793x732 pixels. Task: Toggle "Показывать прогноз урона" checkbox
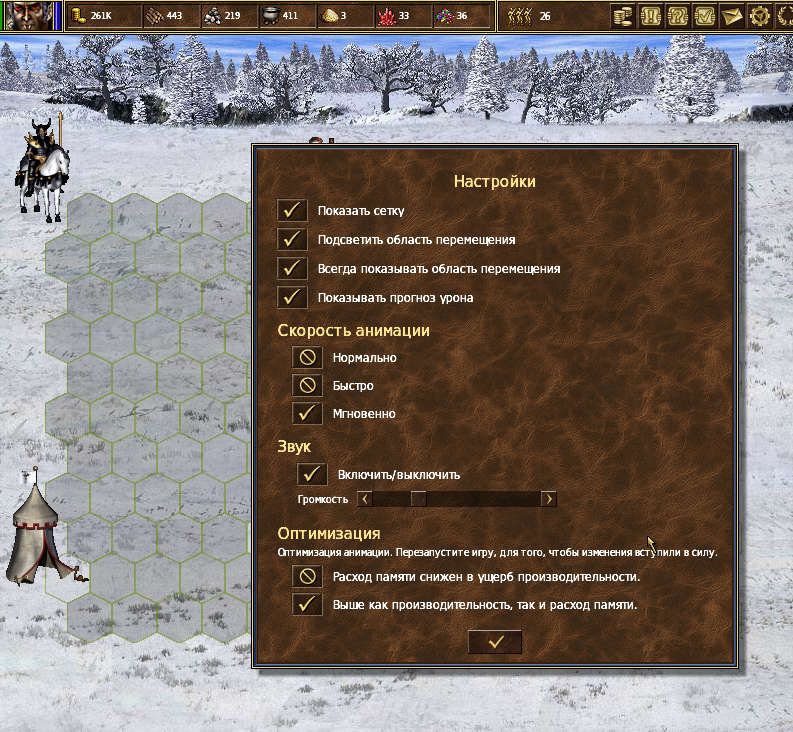(x=293, y=297)
